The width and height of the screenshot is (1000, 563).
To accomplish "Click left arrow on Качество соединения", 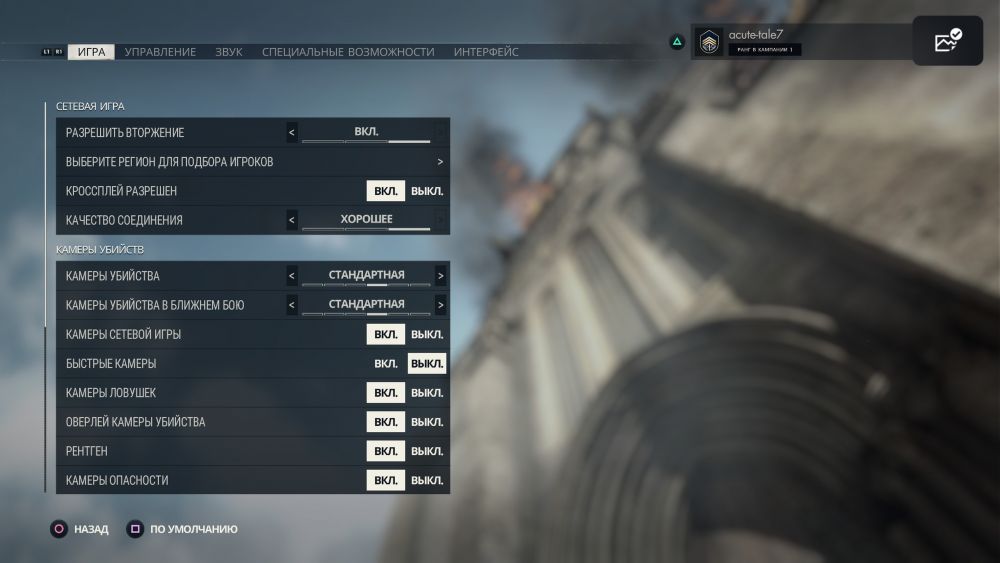I will (292, 220).
